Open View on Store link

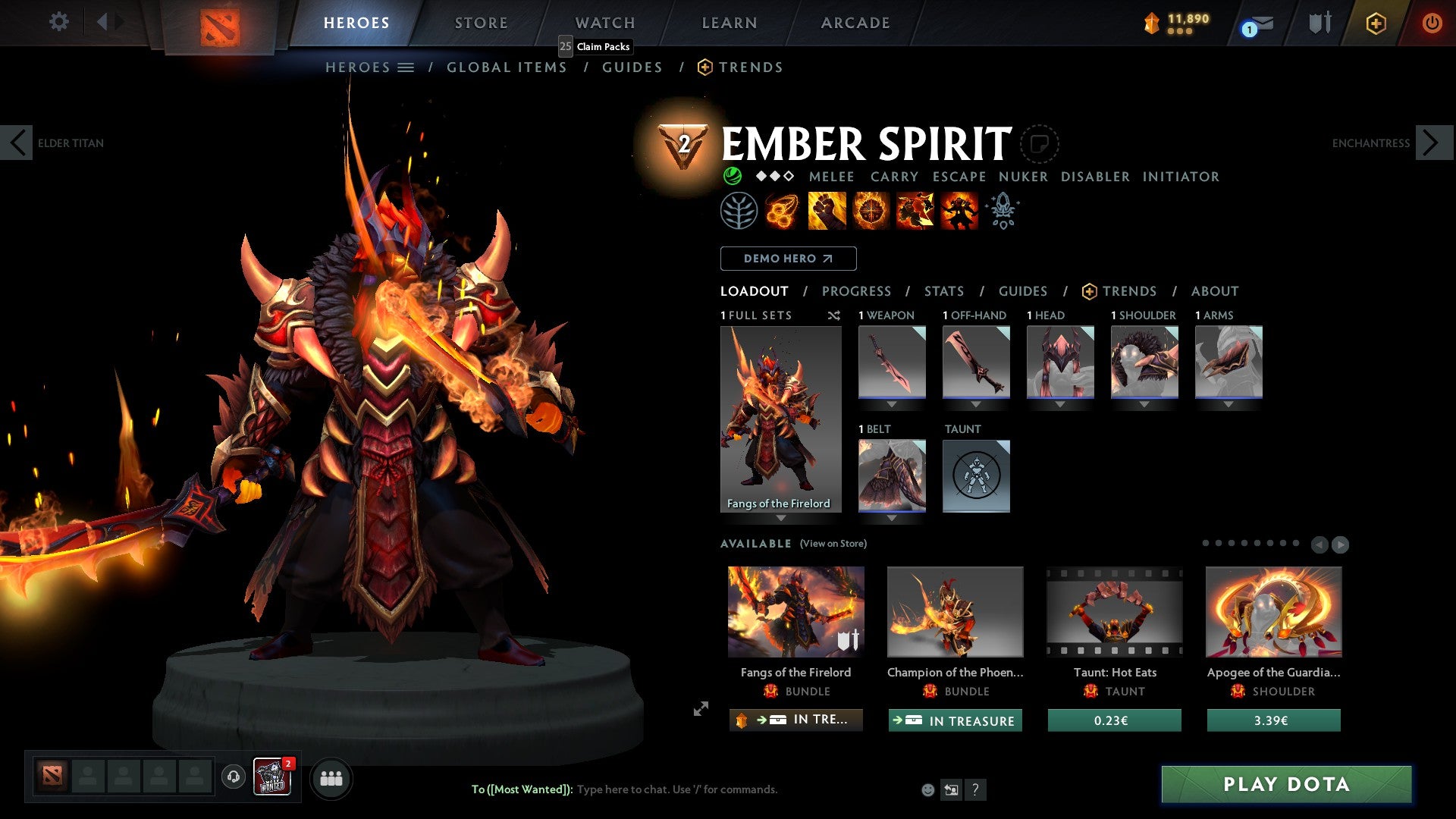click(x=833, y=544)
